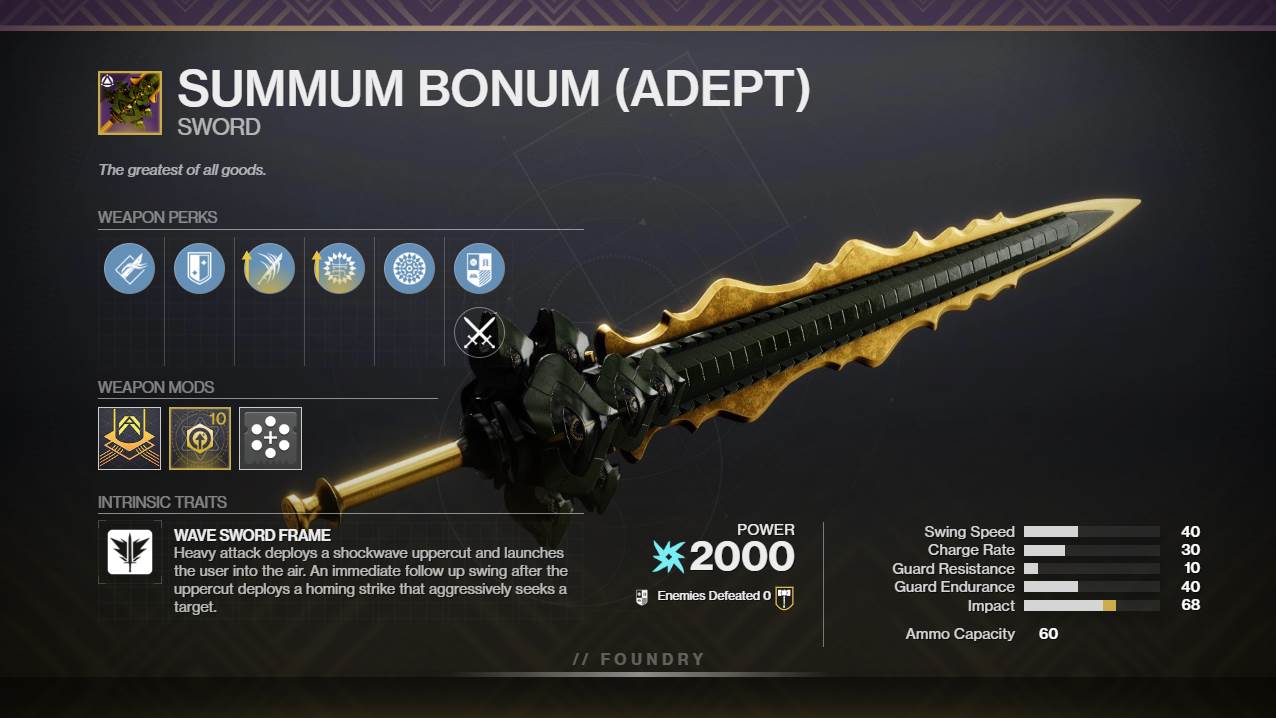Choose the shield guard perk icon
The height and width of the screenshot is (718, 1276).
click(199, 268)
